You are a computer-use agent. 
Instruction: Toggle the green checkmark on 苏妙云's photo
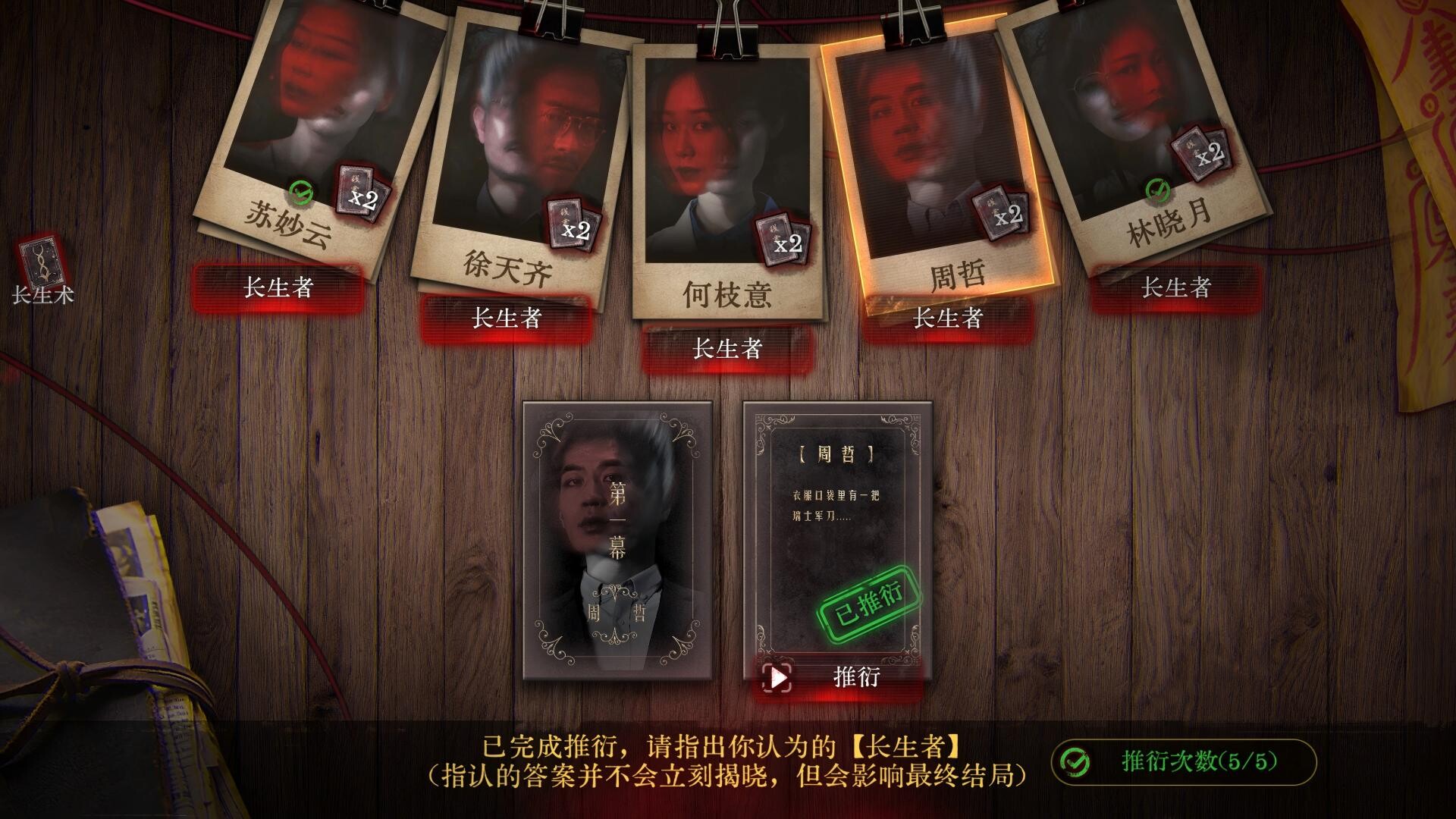302,191
